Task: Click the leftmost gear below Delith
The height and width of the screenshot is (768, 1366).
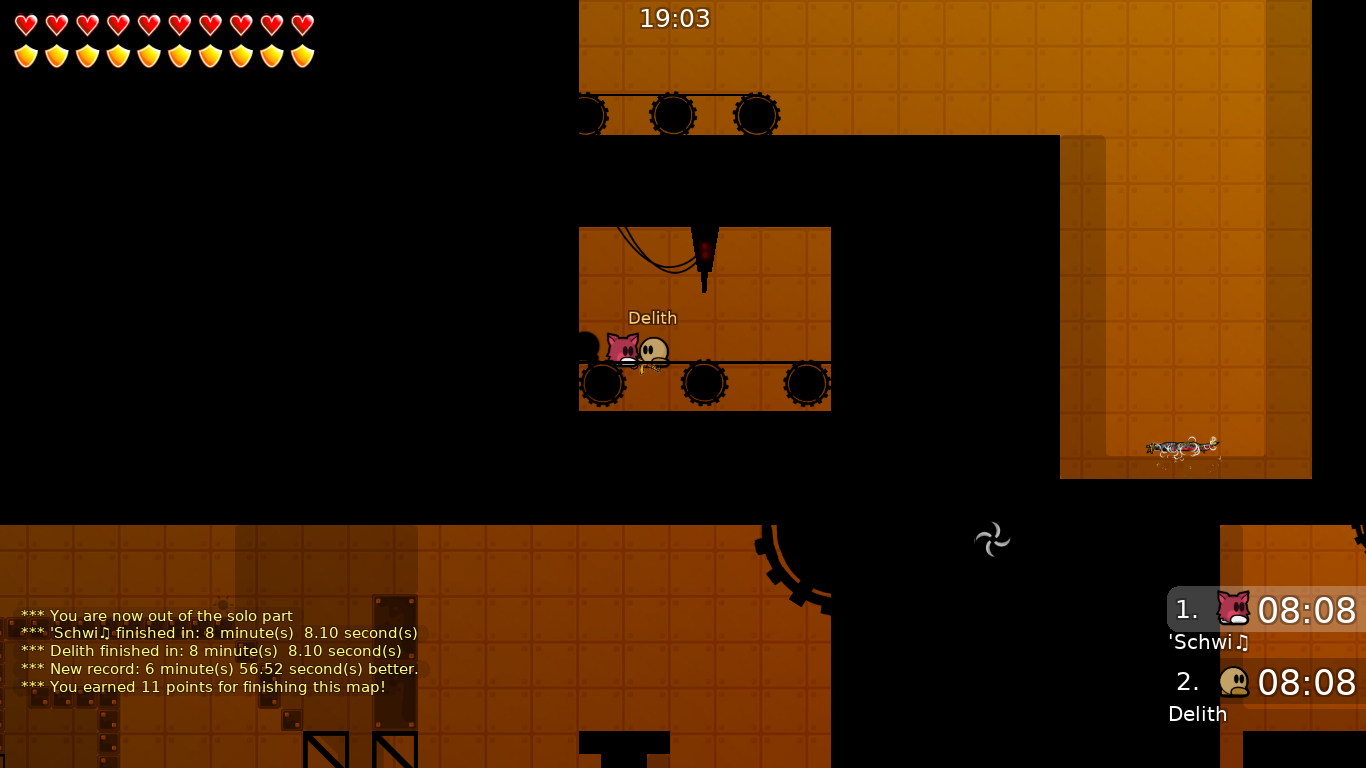Action: pyautogui.click(x=603, y=384)
